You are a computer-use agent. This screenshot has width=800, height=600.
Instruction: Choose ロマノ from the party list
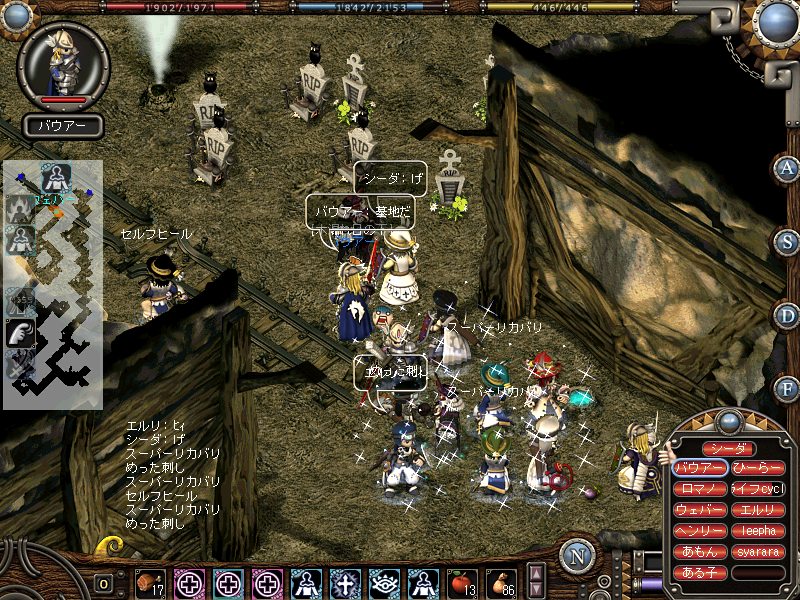click(x=700, y=489)
